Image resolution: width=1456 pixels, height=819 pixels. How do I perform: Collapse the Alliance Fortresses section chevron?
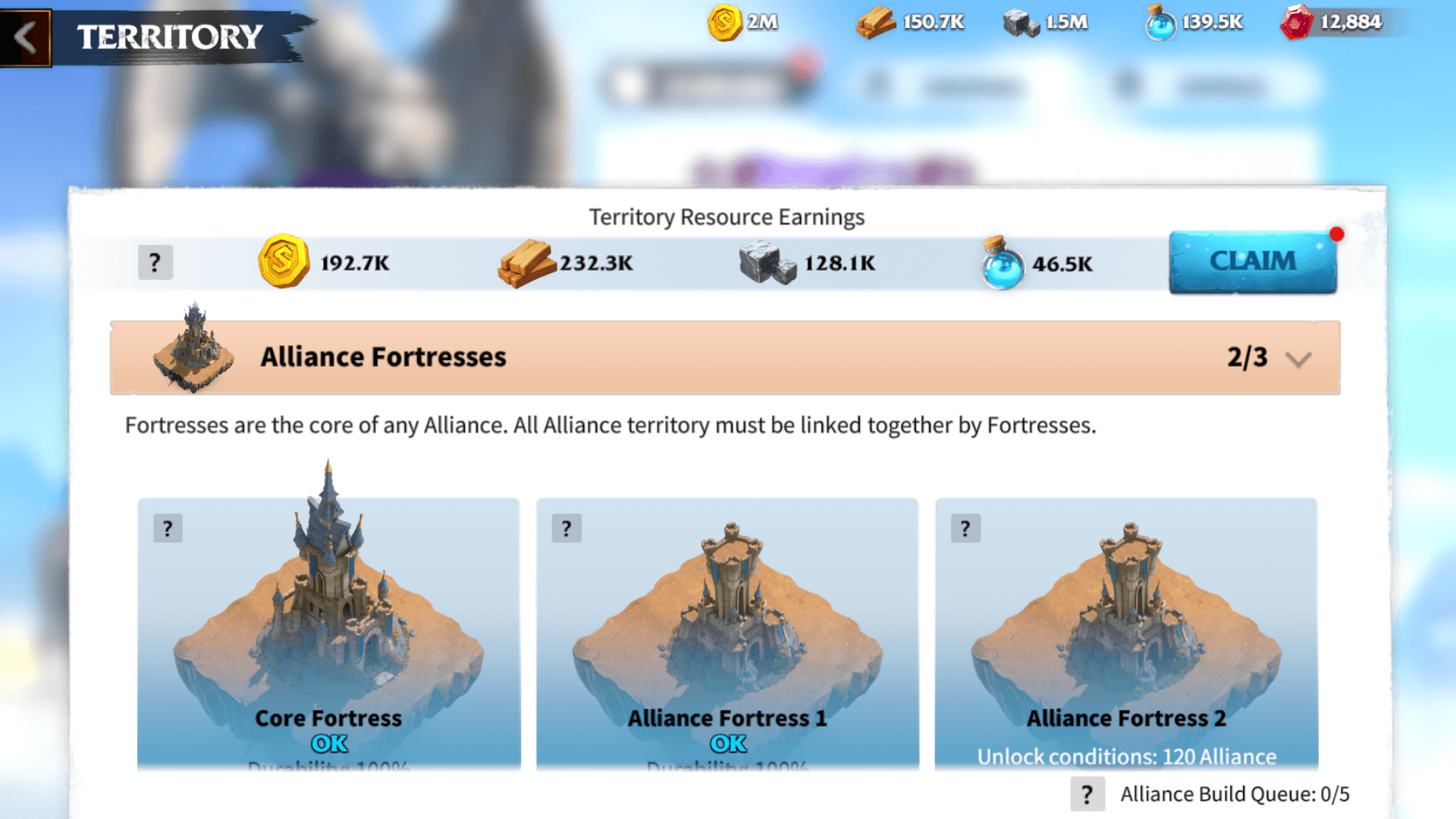(1297, 359)
